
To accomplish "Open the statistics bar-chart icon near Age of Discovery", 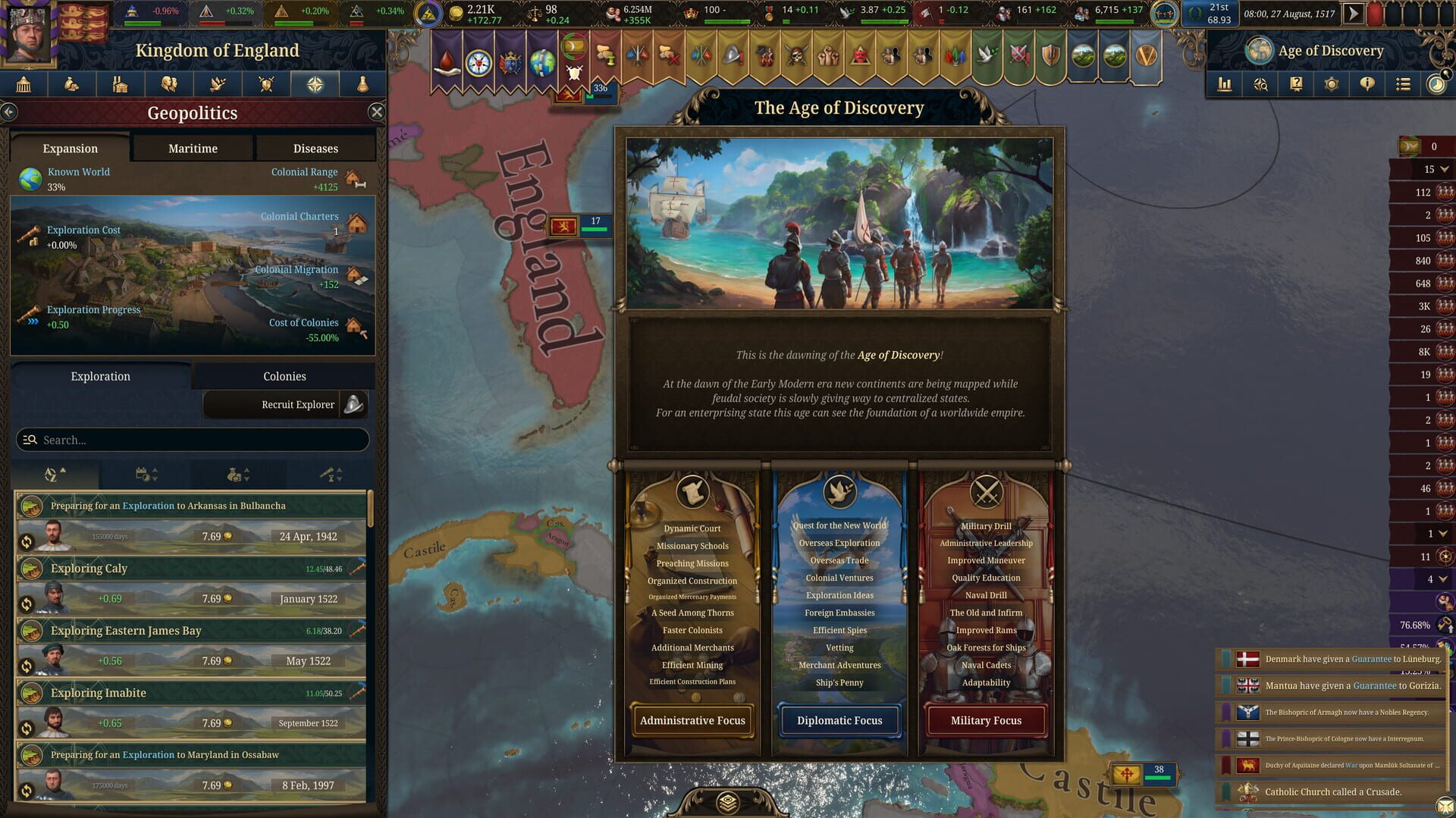I will [1225, 84].
